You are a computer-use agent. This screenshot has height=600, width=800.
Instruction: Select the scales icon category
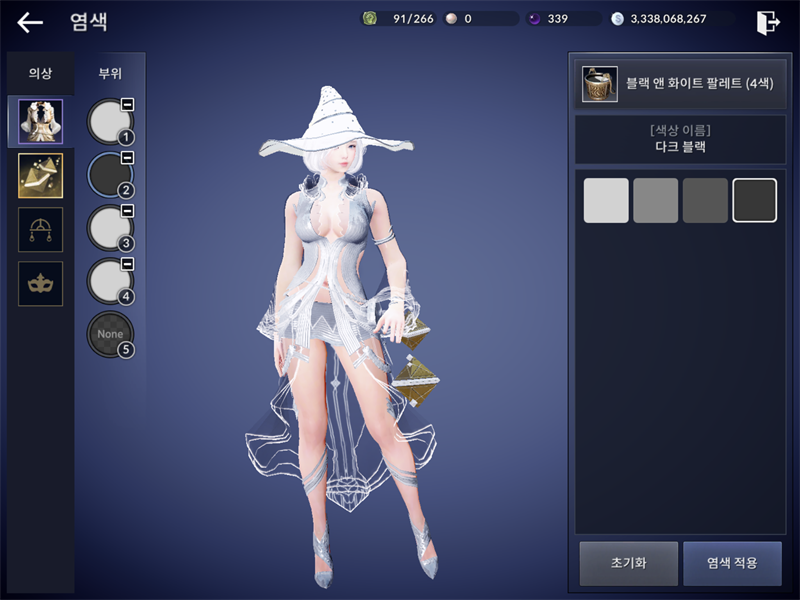pyautogui.click(x=41, y=230)
